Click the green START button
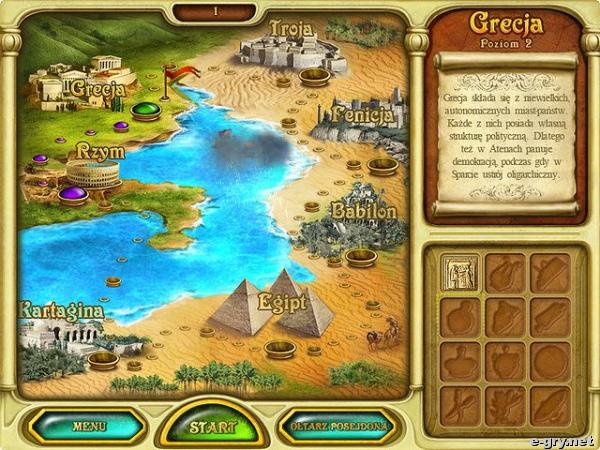This screenshot has width=600, height=450. [x=213, y=426]
